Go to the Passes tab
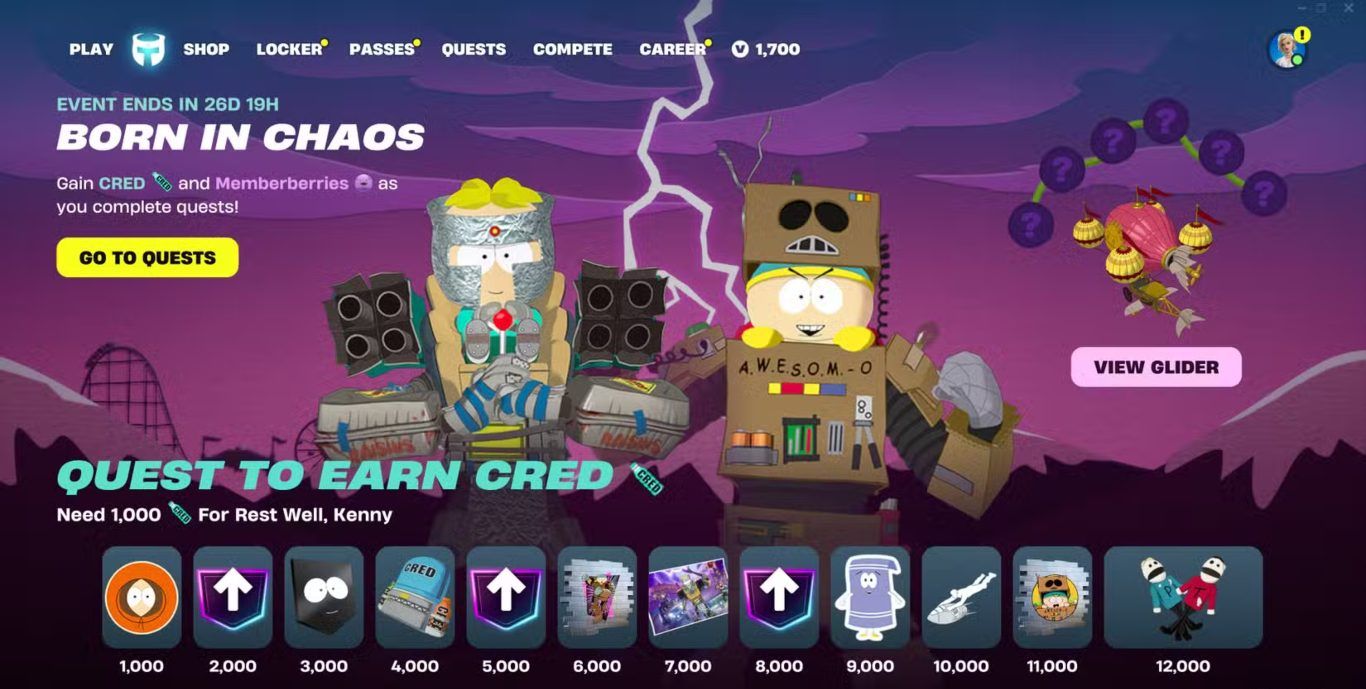 [x=382, y=49]
